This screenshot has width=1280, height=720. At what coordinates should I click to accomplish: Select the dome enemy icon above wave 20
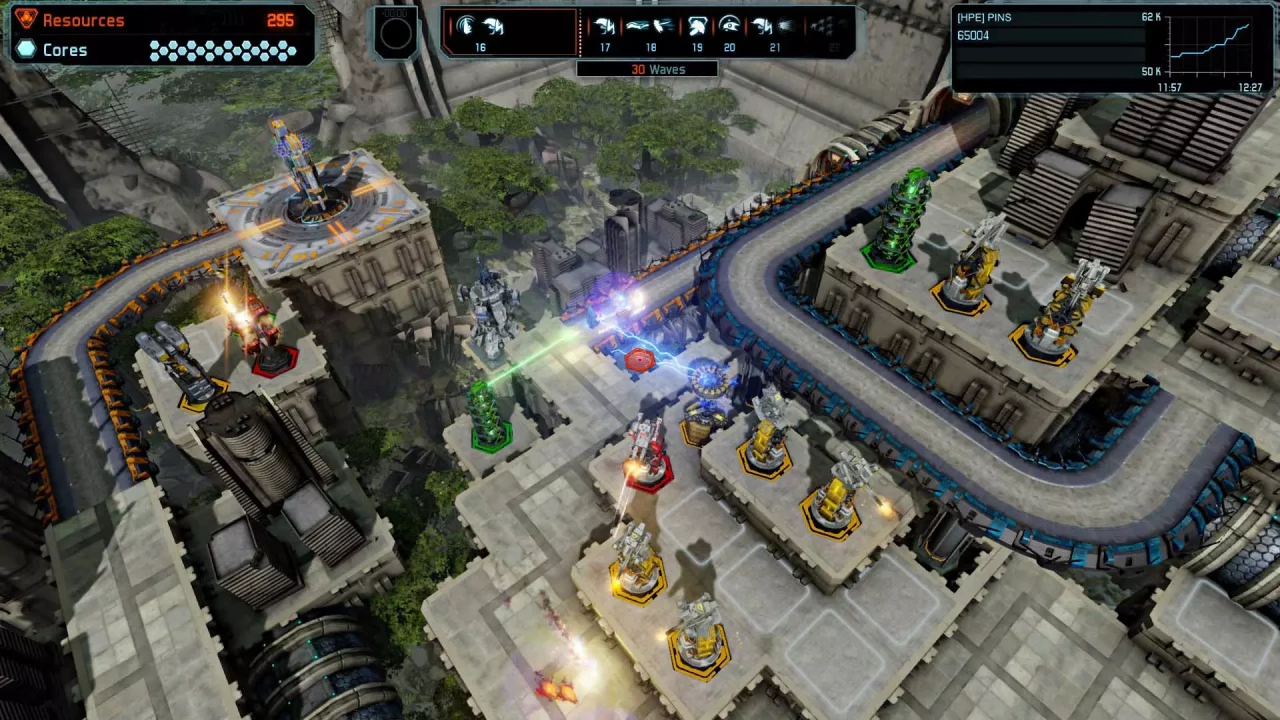point(729,26)
